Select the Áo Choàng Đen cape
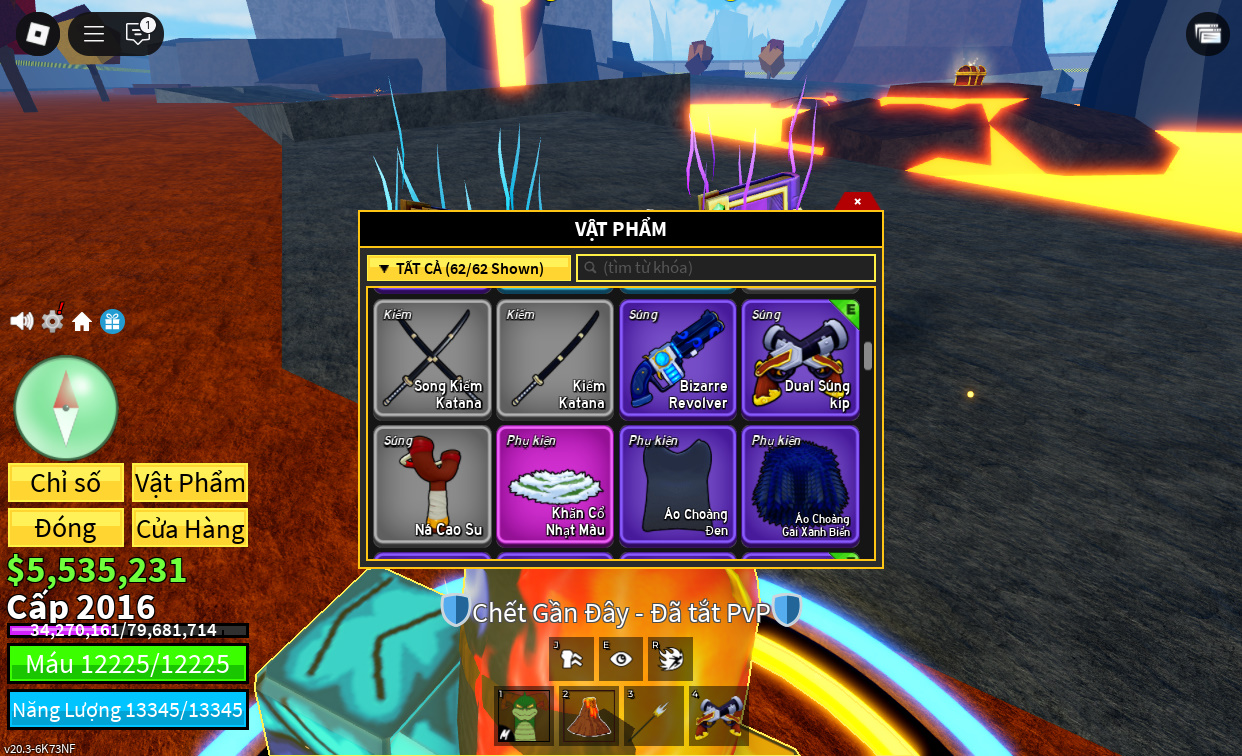This screenshot has height=756, width=1242. pos(678,484)
